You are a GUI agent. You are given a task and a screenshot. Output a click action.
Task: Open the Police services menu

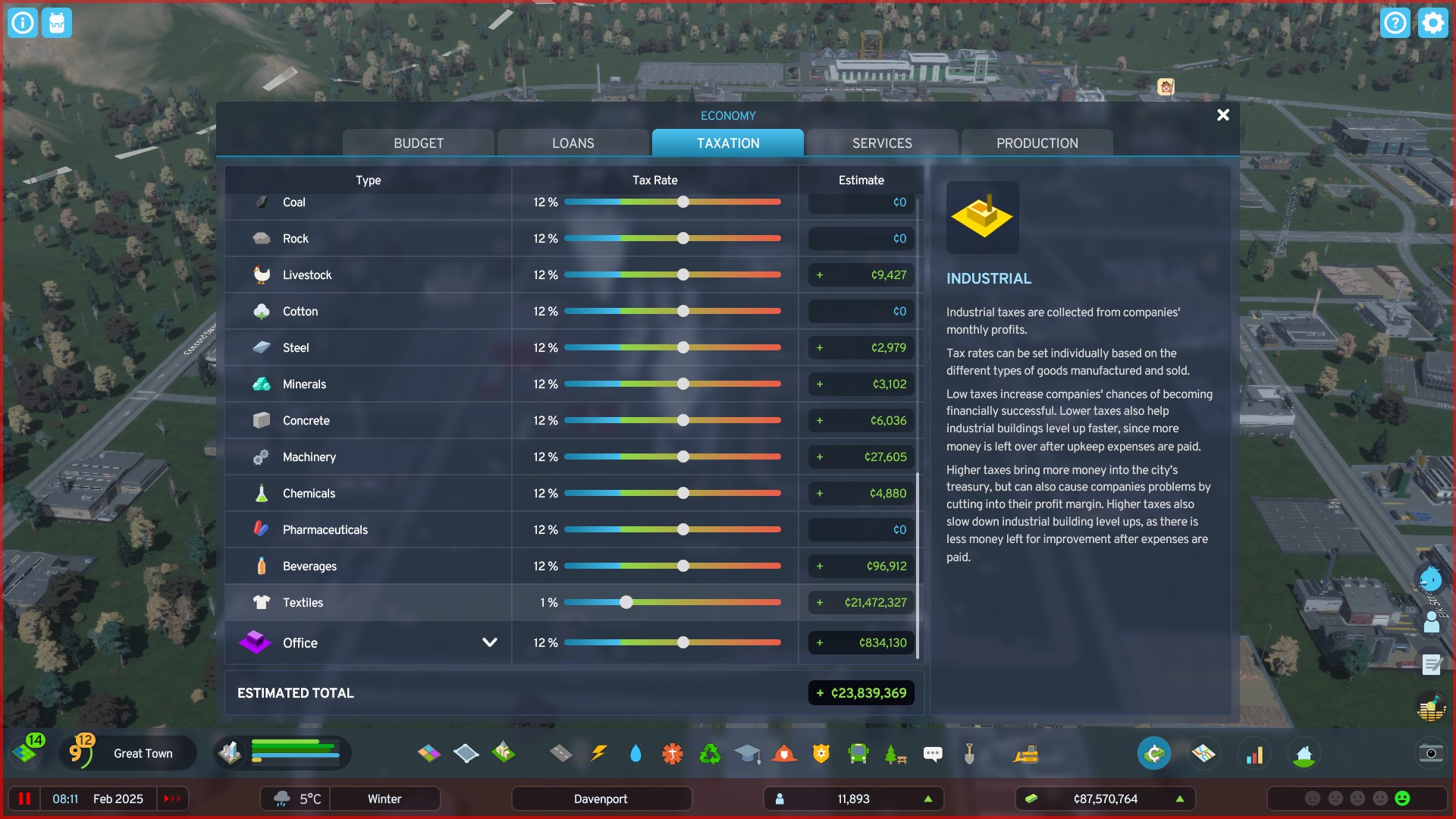click(x=821, y=753)
